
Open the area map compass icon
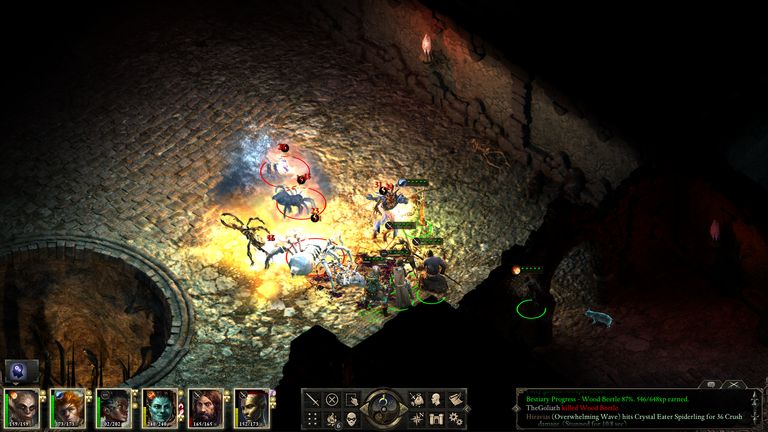tap(417, 418)
